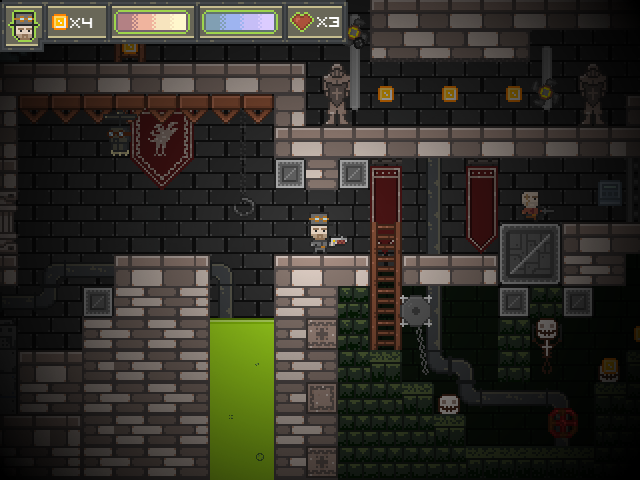The height and width of the screenshot is (480, 640).
Task: Click the player character portrait icon
Action: pos(23,24)
